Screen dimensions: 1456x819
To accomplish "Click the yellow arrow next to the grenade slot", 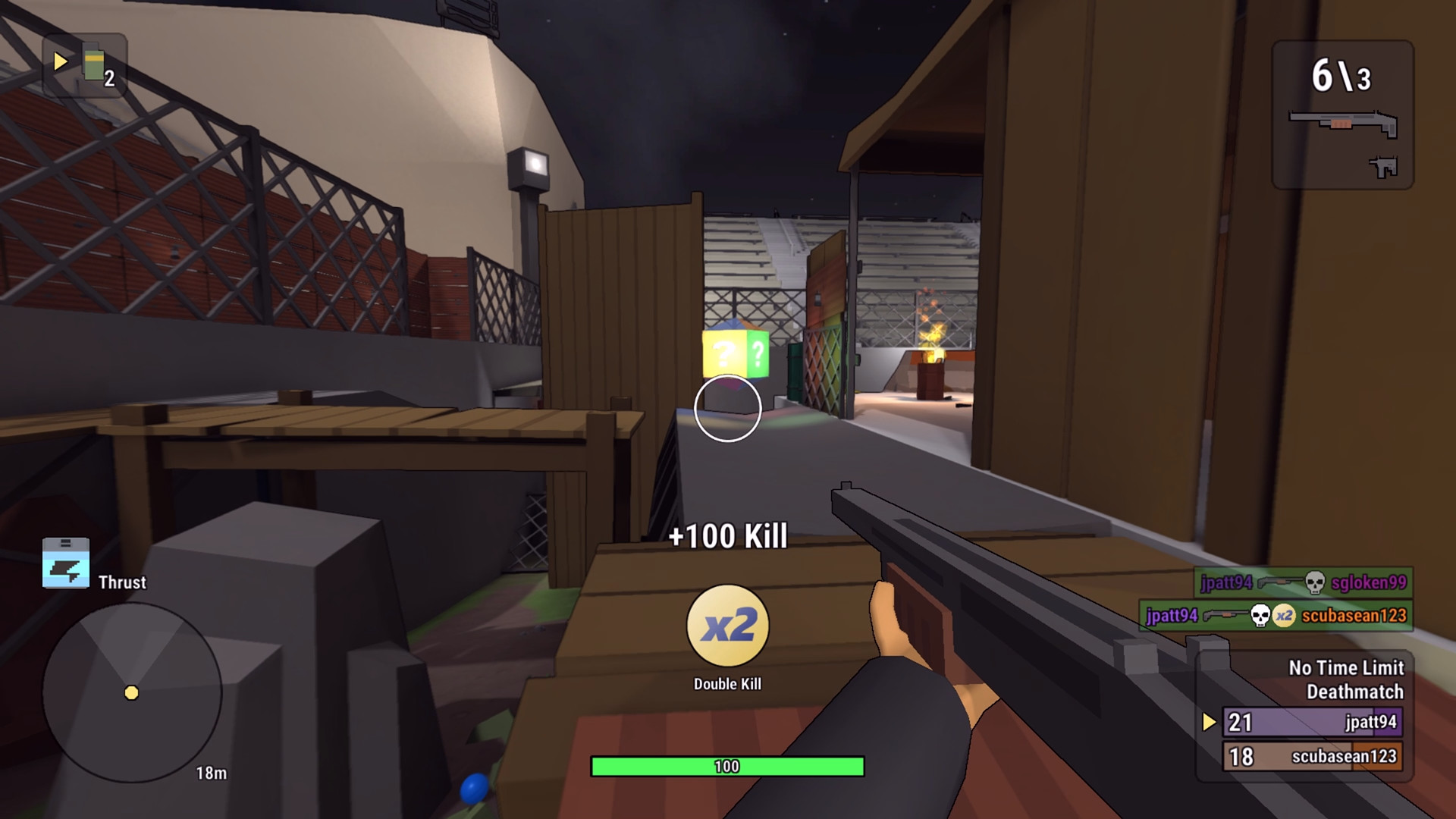I will point(59,63).
